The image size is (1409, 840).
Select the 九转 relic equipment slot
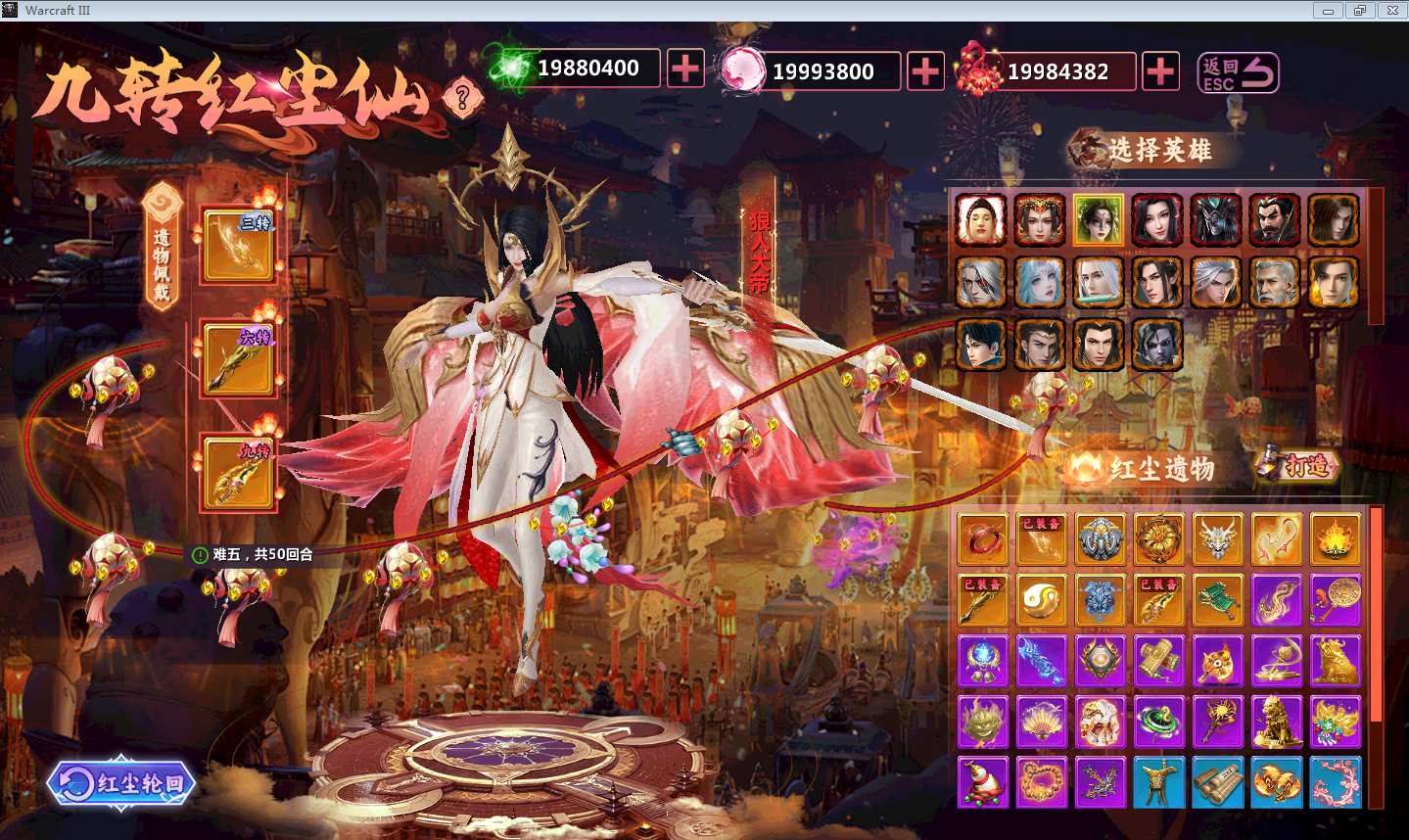click(238, 473)
